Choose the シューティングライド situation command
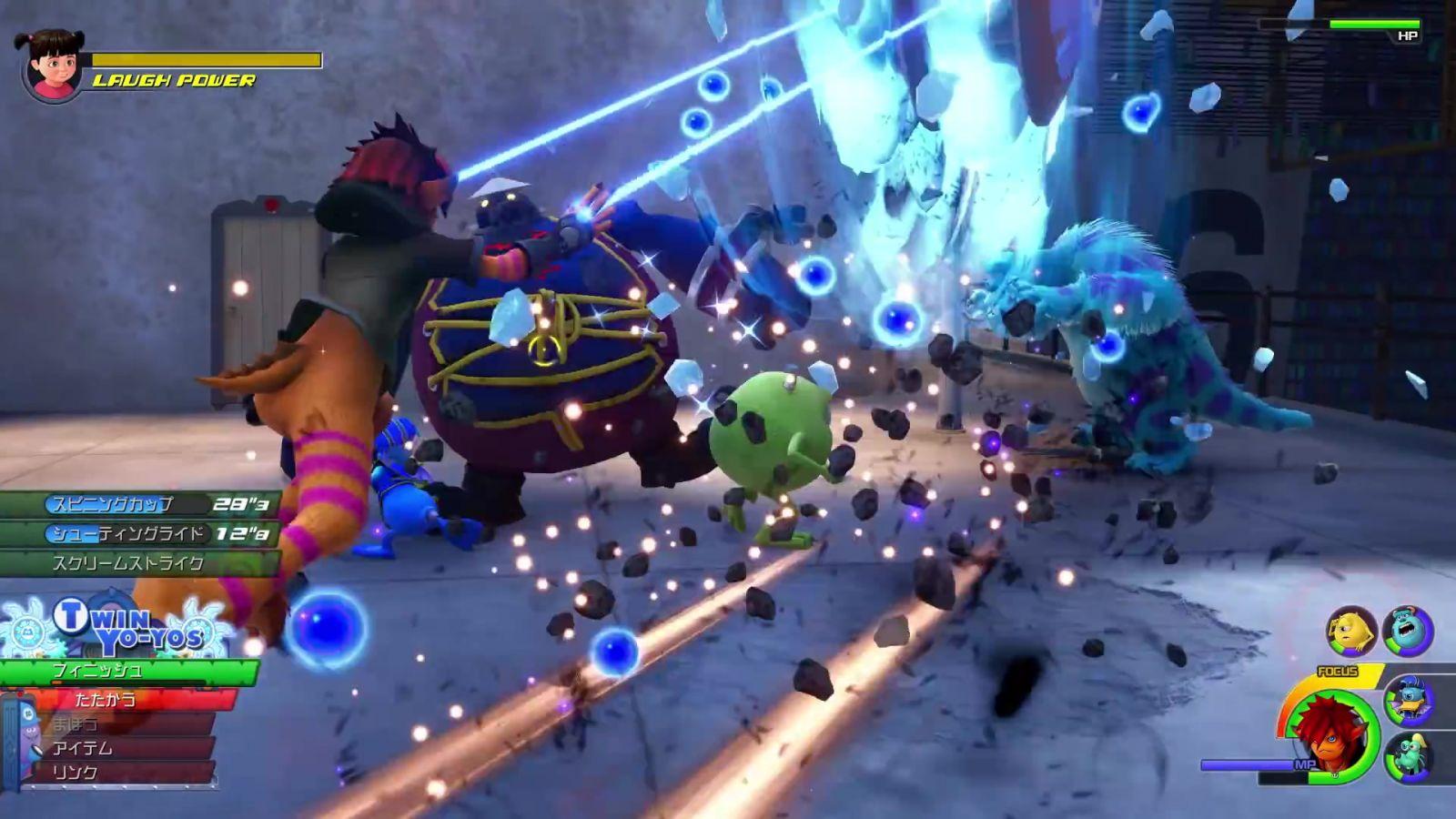 [x=136, y=533]
